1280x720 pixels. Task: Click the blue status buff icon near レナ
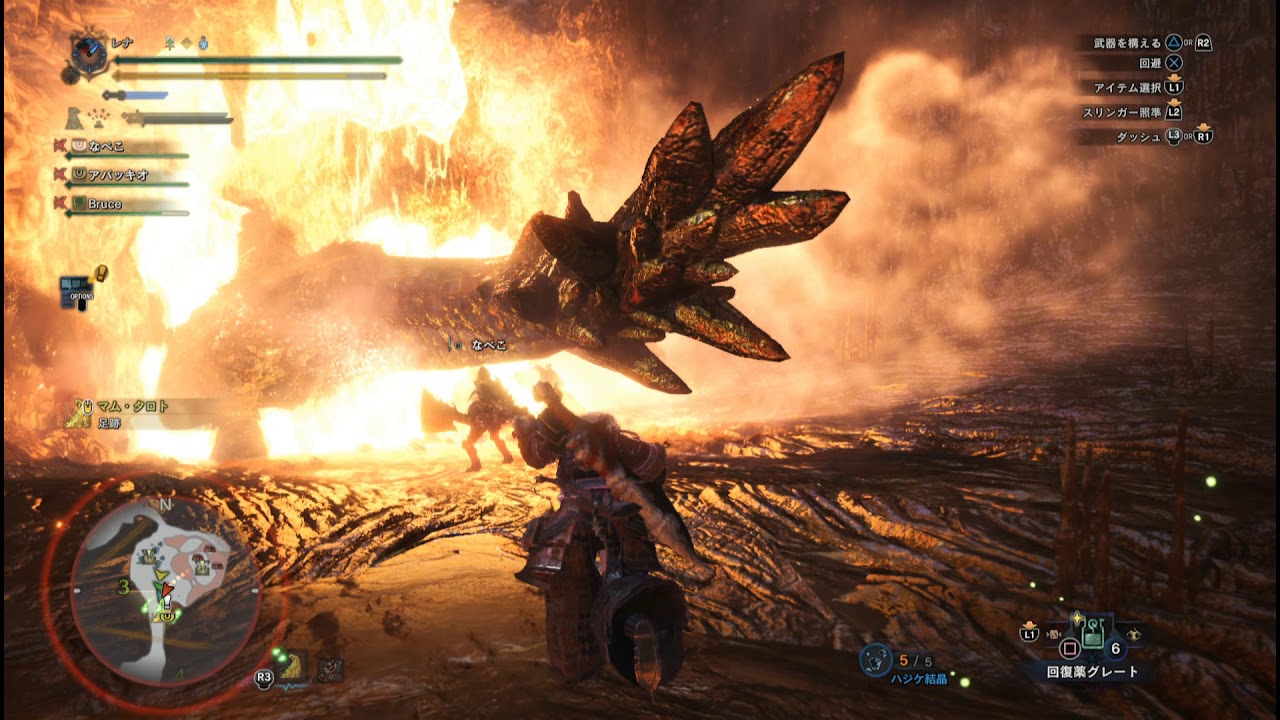coord(203,43)
